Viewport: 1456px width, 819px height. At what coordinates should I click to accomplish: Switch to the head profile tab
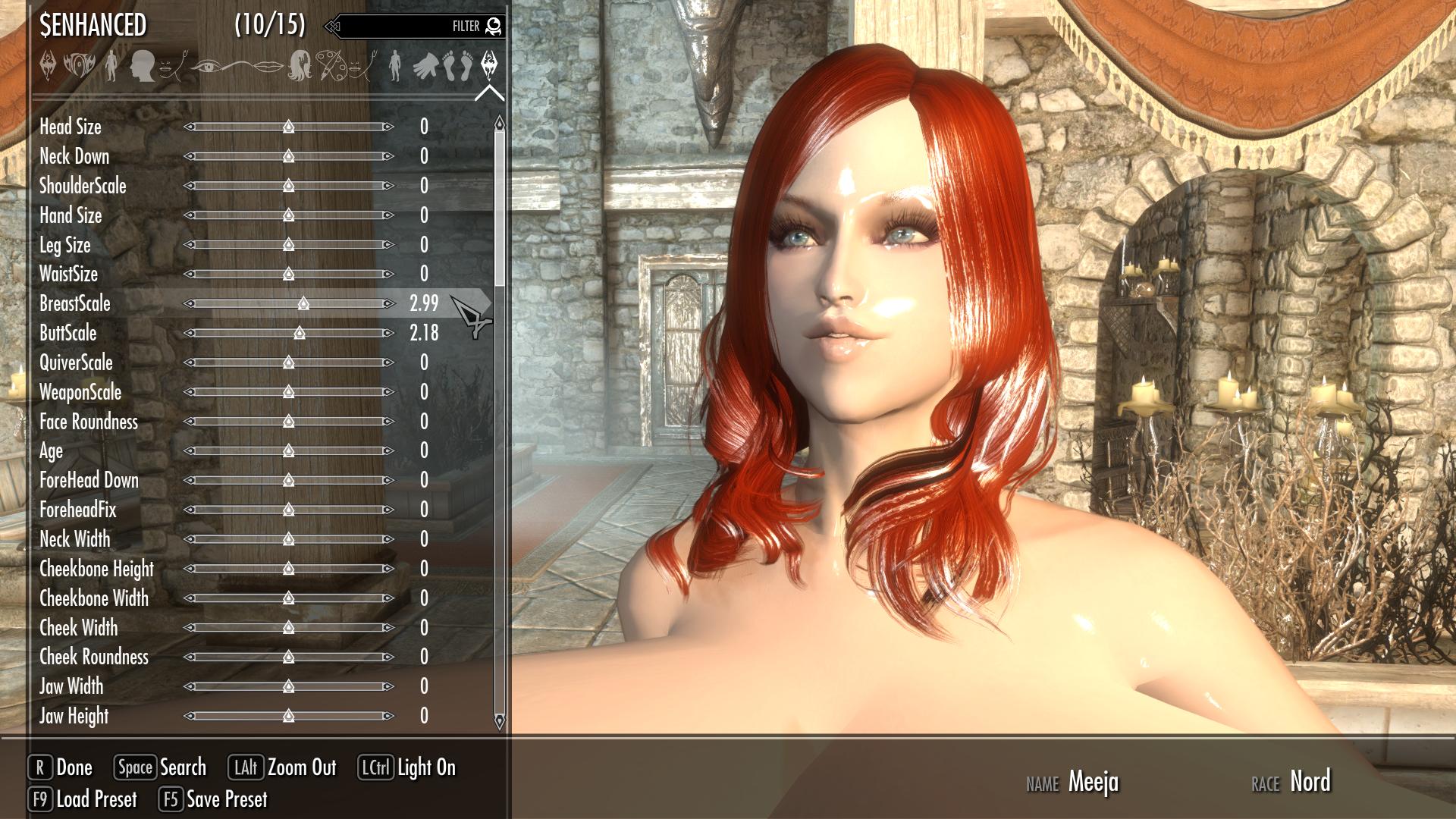(142, 67)
